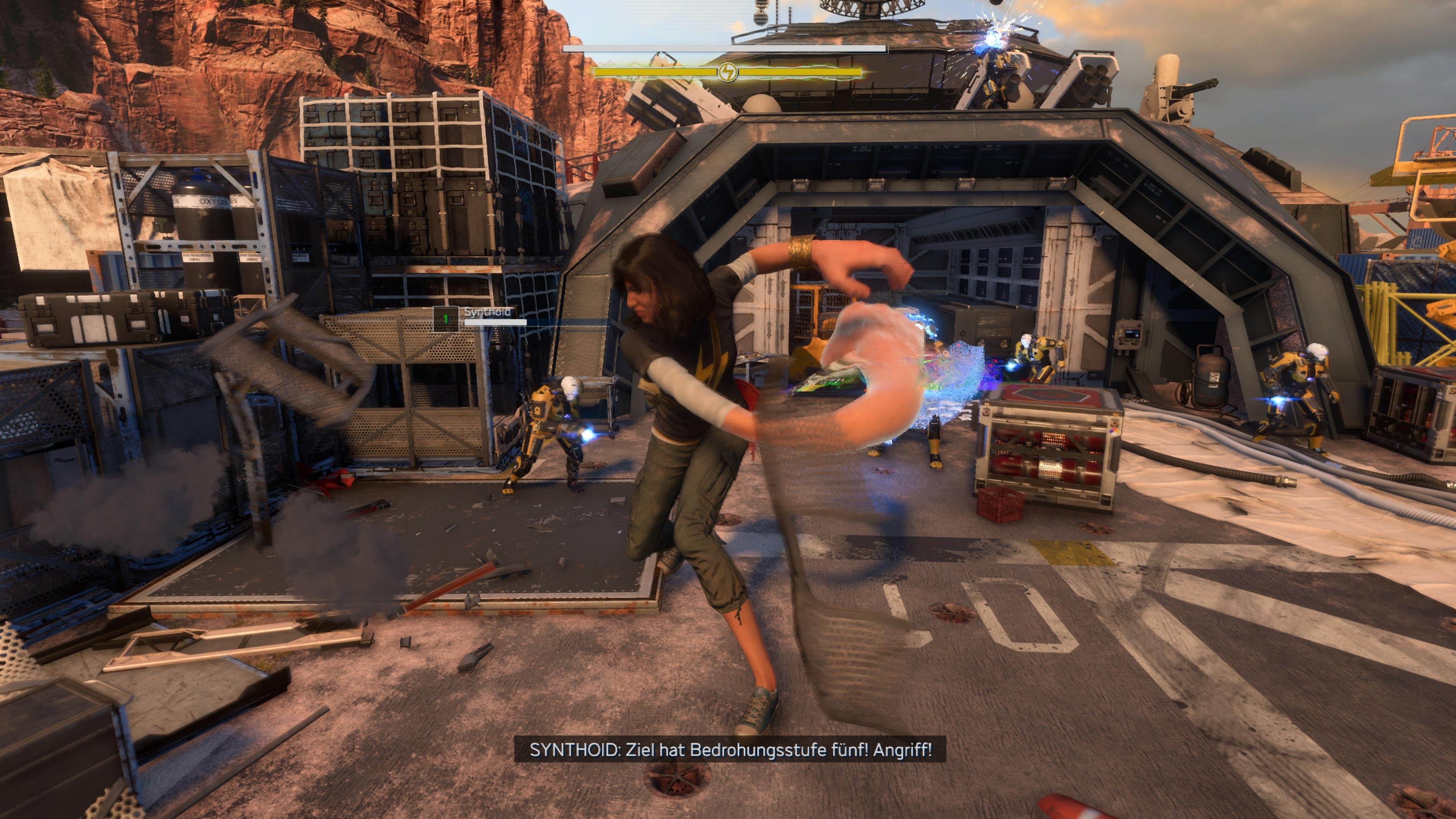Click the green level 1 badge beside Synthoid
1456x819 pixels.
(446, 320)
